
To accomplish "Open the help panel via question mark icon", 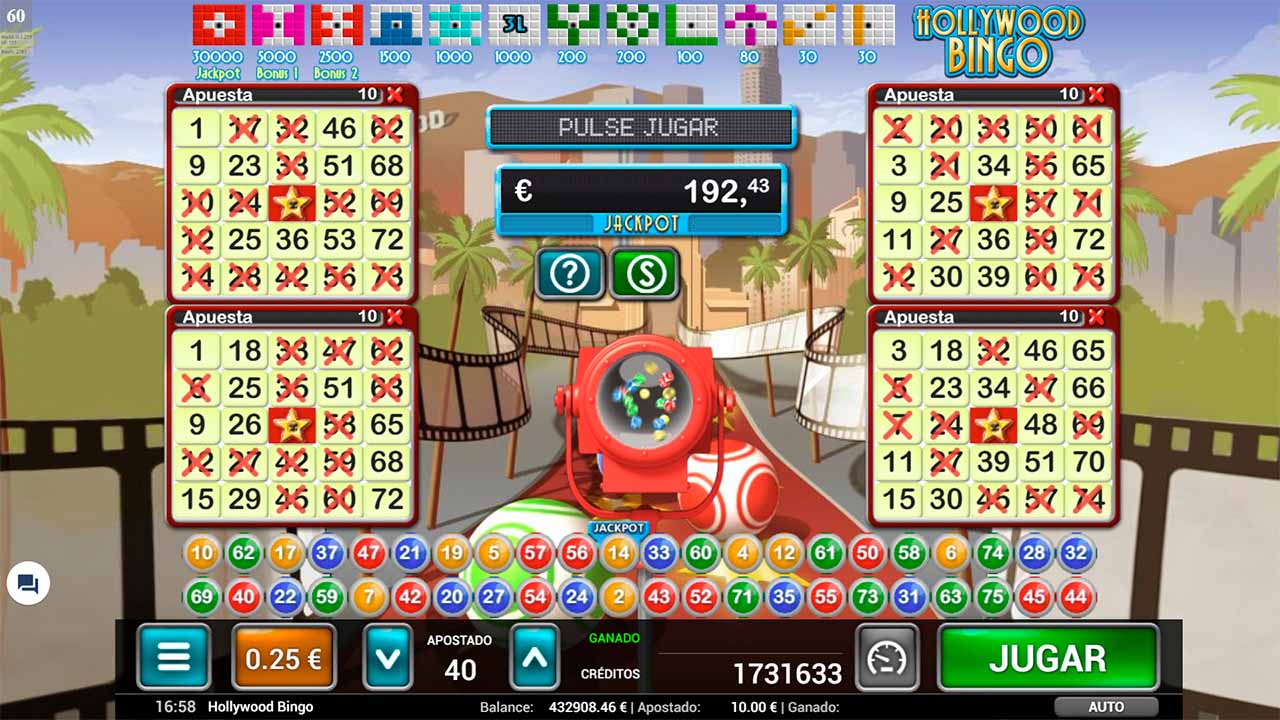I will (569, 272).
